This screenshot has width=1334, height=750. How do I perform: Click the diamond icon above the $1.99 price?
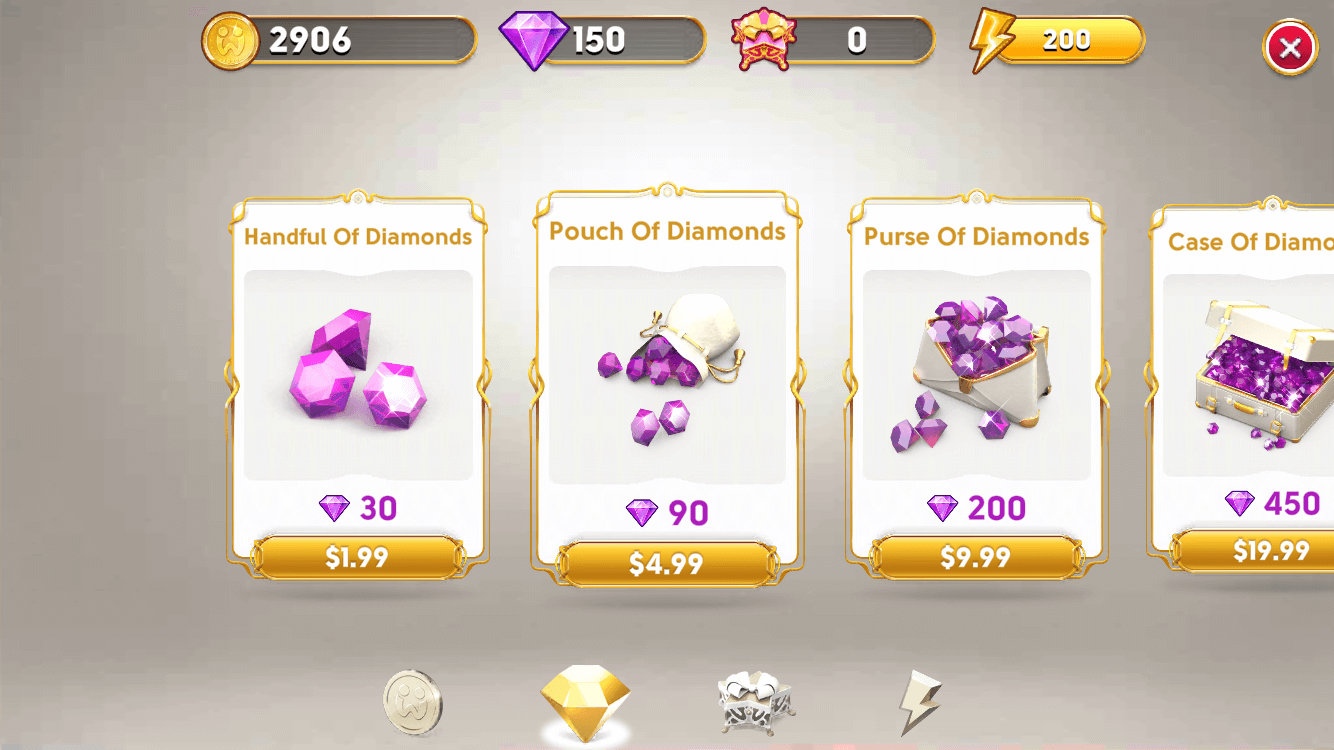tap(333, 508)
